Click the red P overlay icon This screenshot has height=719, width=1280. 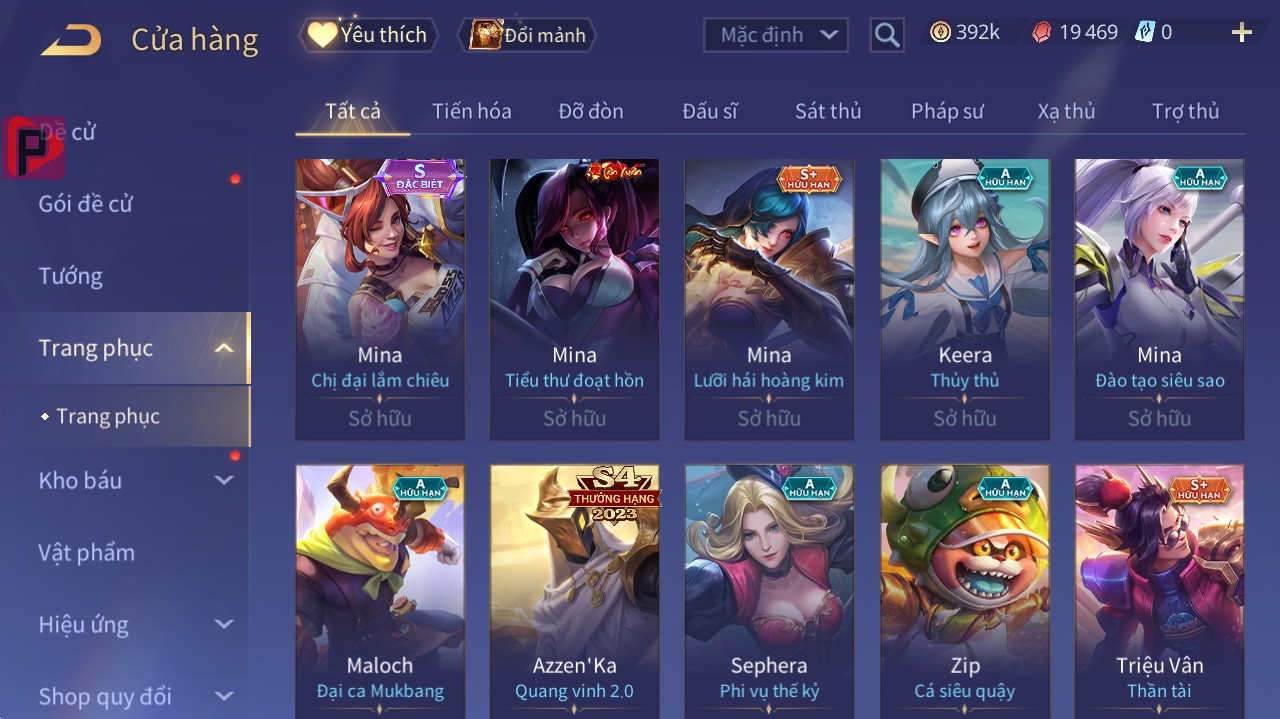33,147
